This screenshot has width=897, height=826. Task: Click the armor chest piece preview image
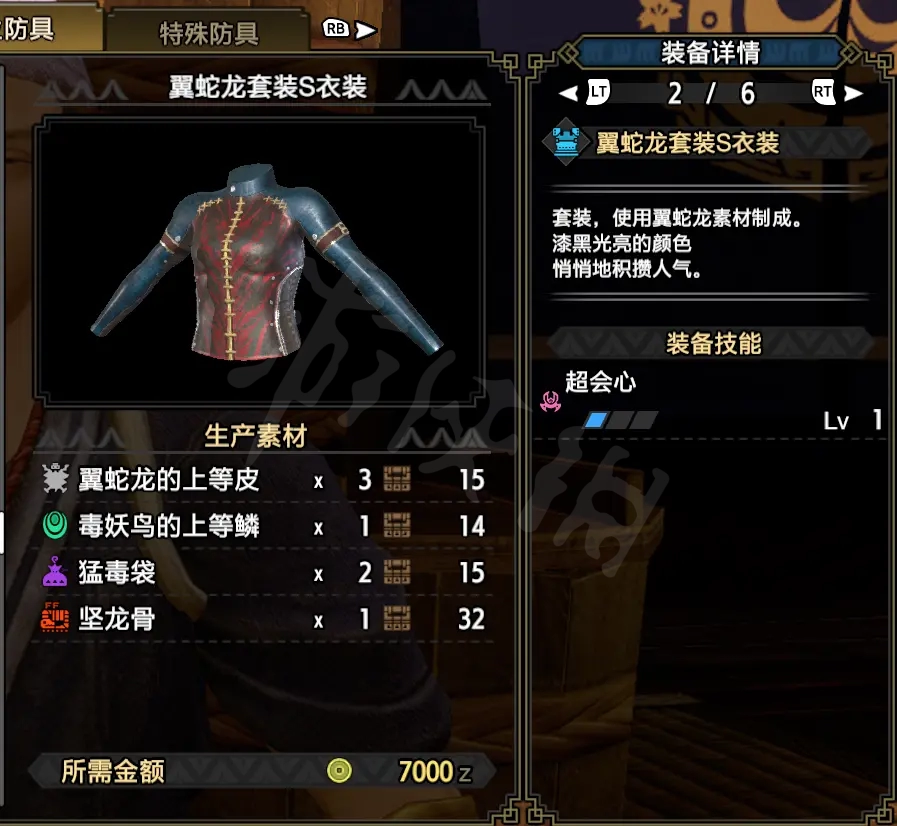pyautogui.click(x=262, y=260)
